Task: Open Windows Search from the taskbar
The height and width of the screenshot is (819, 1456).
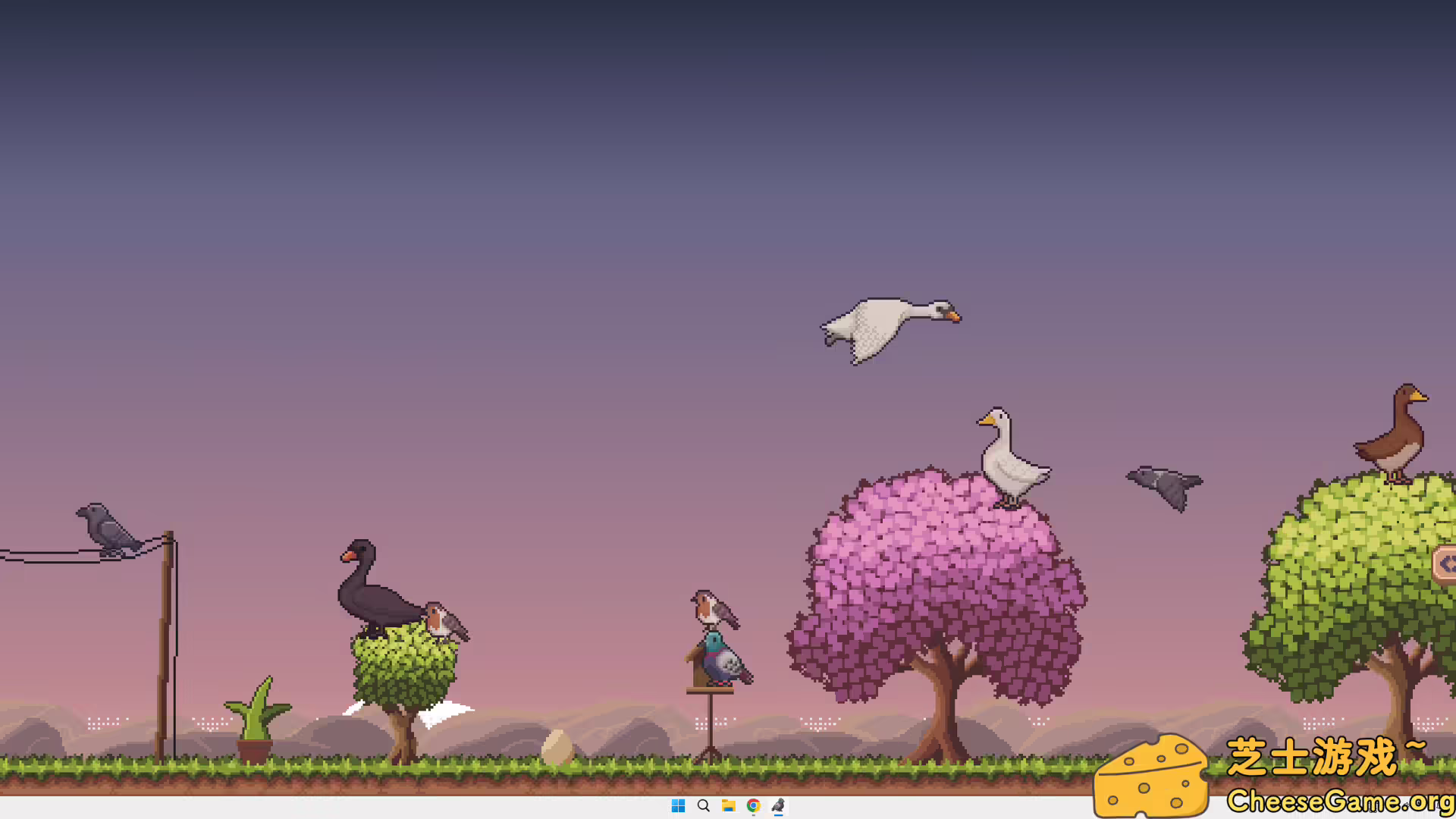Action: tap(702, 806)
